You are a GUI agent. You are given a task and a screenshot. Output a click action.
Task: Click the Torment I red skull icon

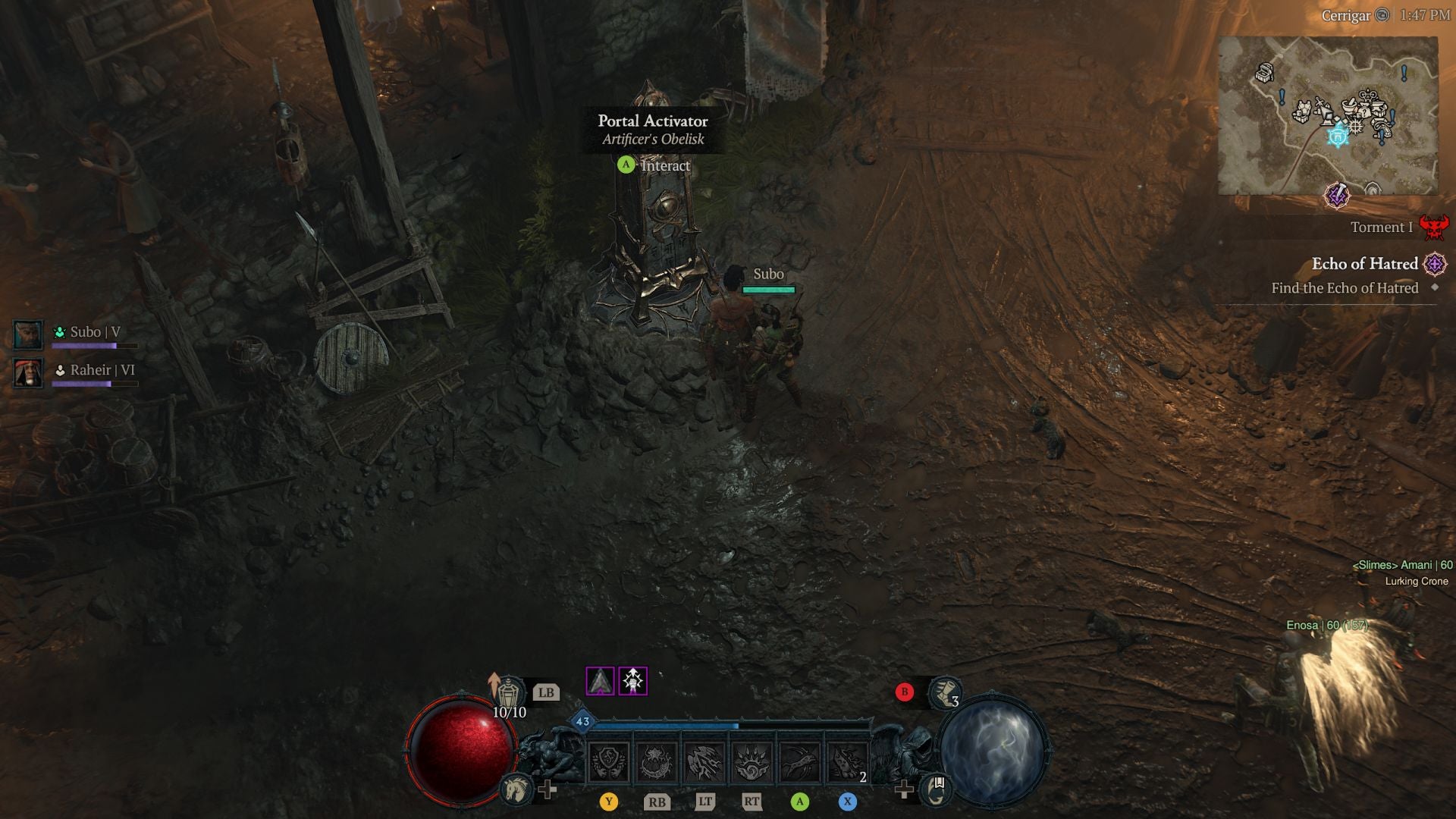(1433, 227)
